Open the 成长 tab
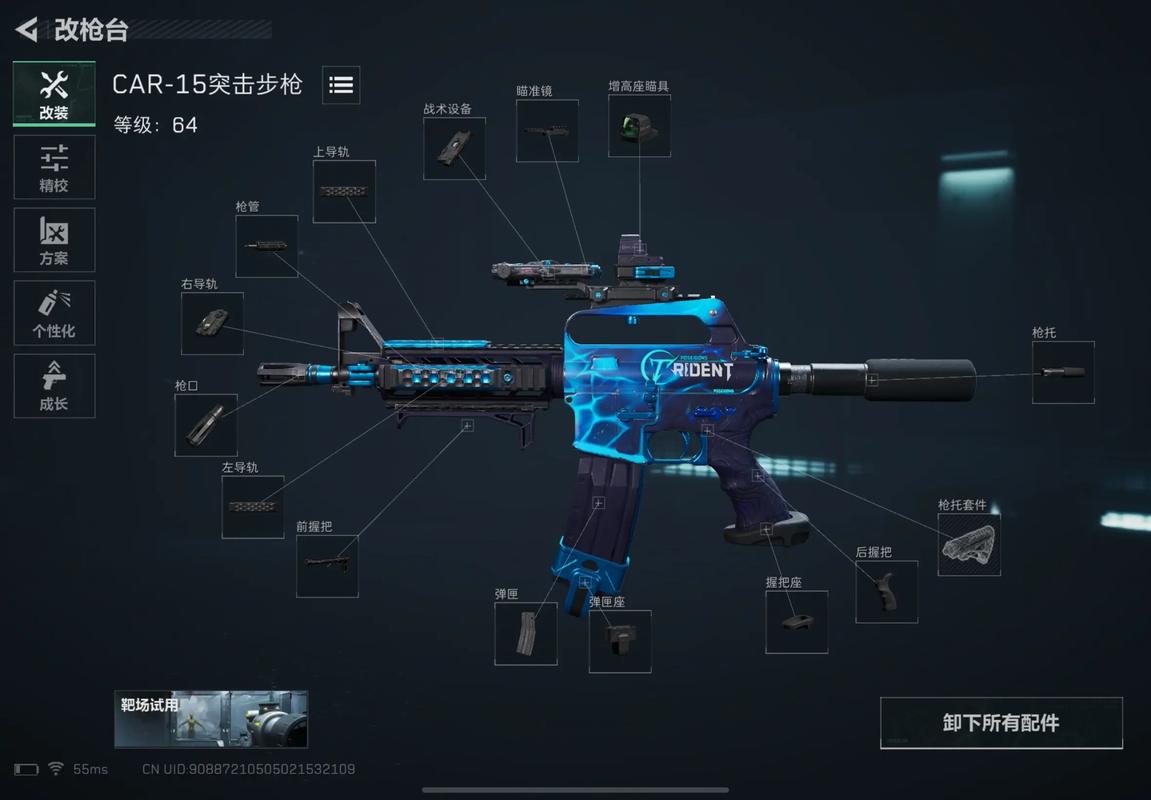1151x800 pixels. click(x=54, y=386)
